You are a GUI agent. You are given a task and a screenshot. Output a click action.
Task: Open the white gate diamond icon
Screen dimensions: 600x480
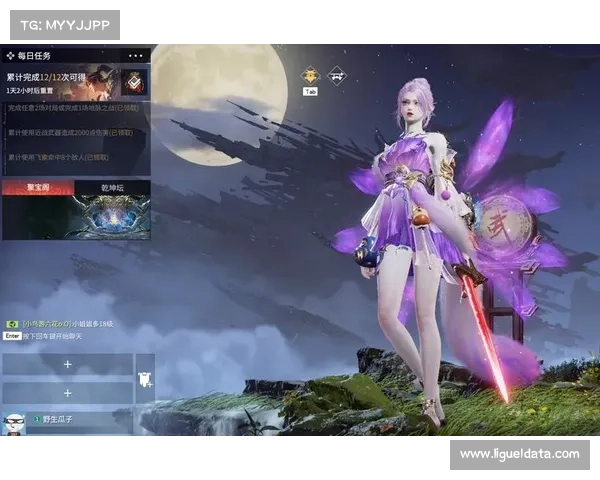point(337,74)
